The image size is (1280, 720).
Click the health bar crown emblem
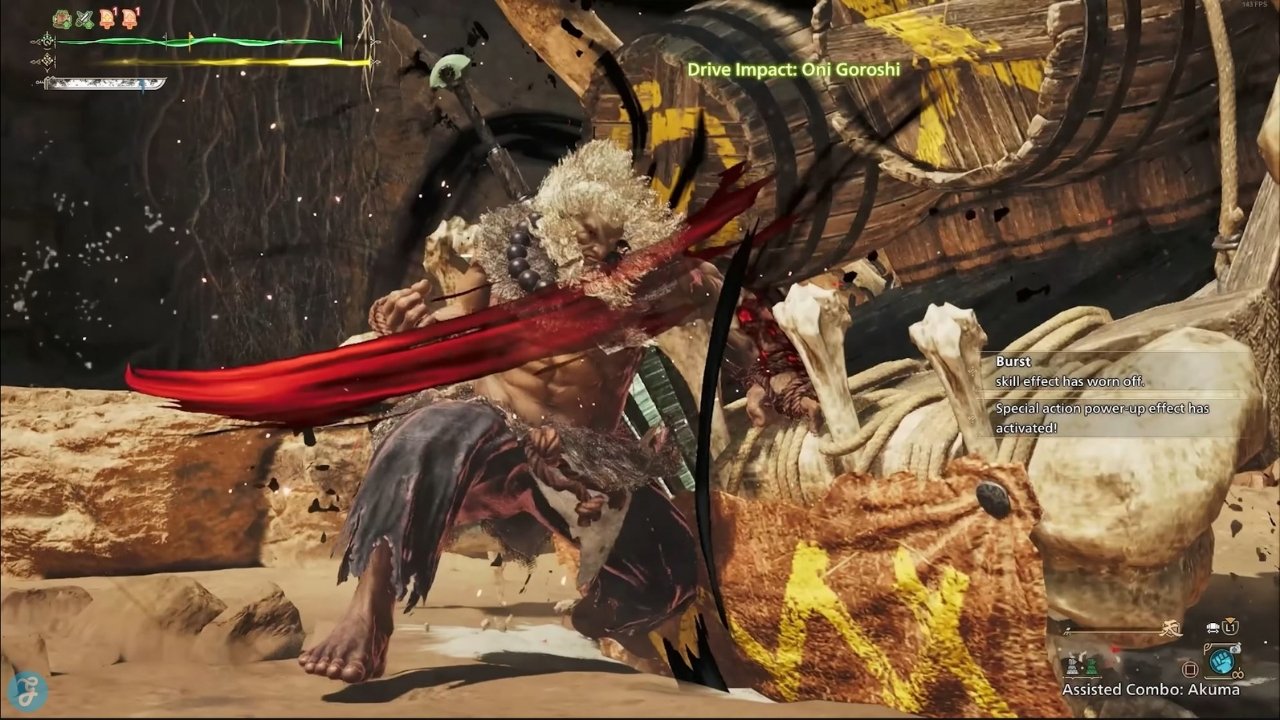point(47,41)
